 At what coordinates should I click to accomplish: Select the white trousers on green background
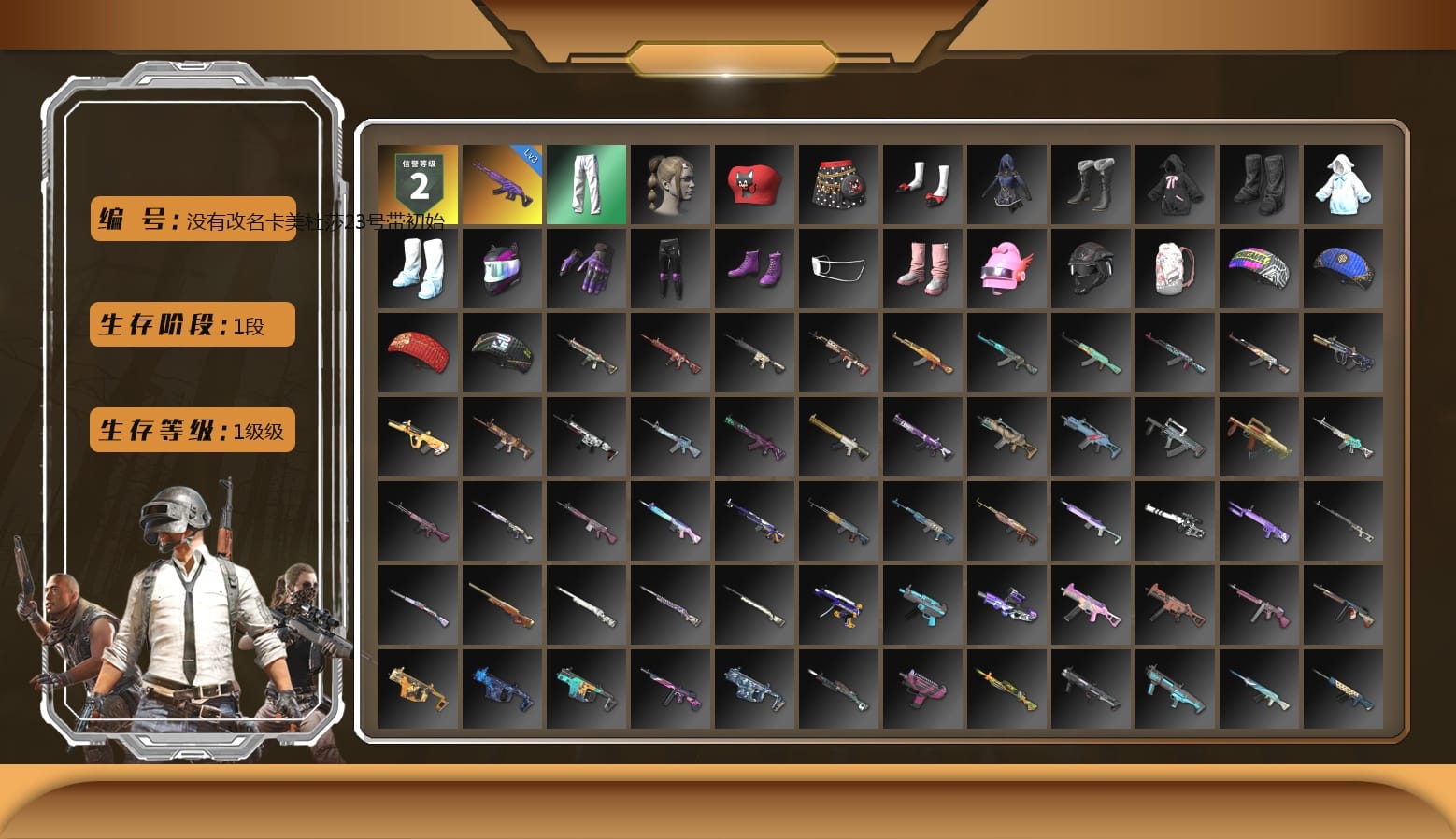coord(587,184)
